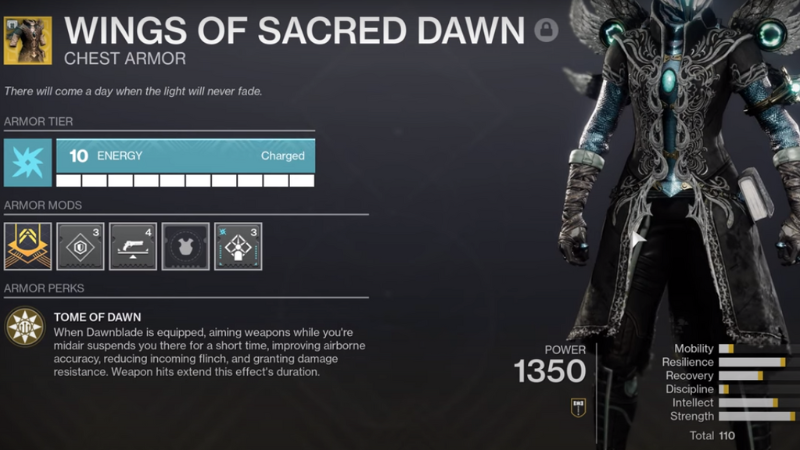Choose the hand cannon armor mod slot
Image resolution: width=800 pixels, height=450 pixels.
[x=133, y=246]
